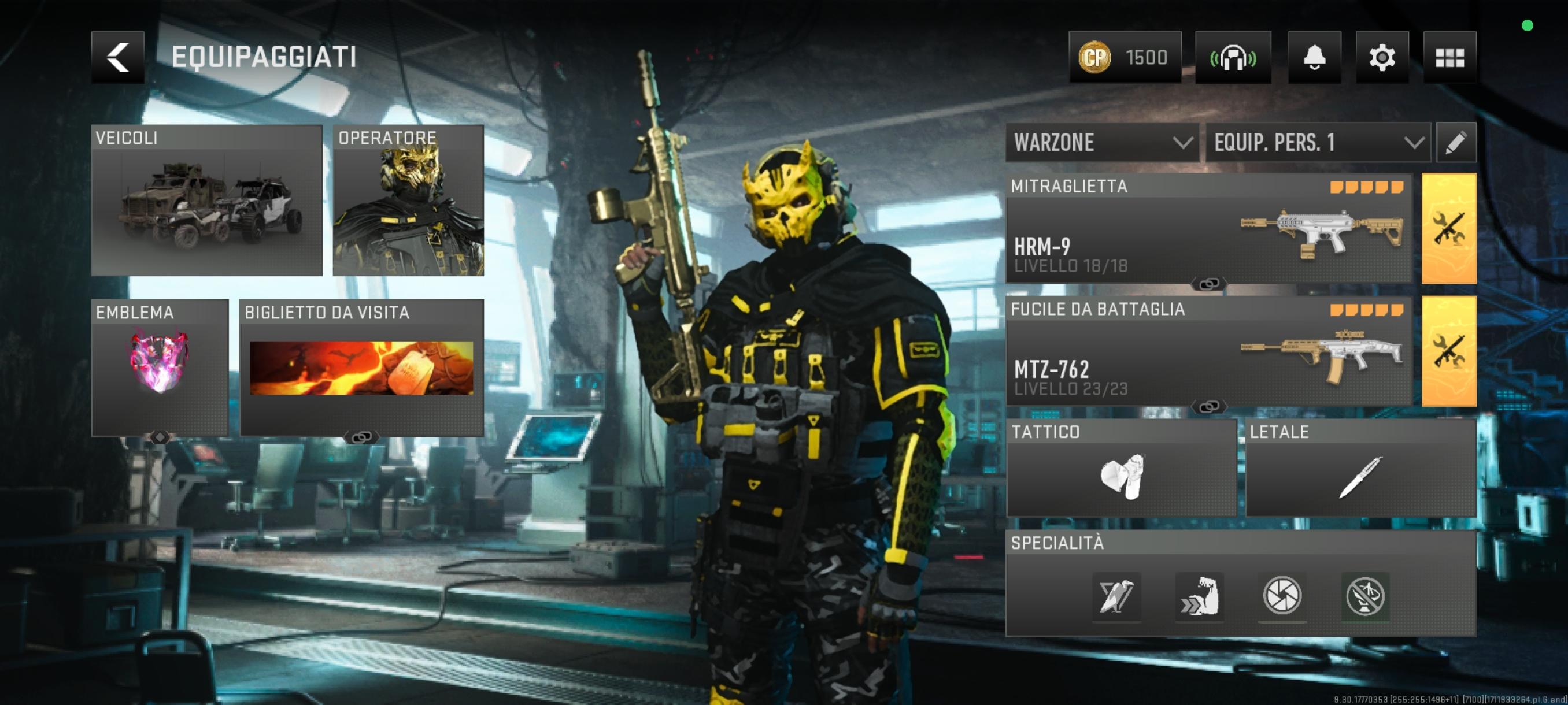This screenshot has height=705, width=1568.
Task: Click the pencil rename loadout button
Action: coord(1455,142)
